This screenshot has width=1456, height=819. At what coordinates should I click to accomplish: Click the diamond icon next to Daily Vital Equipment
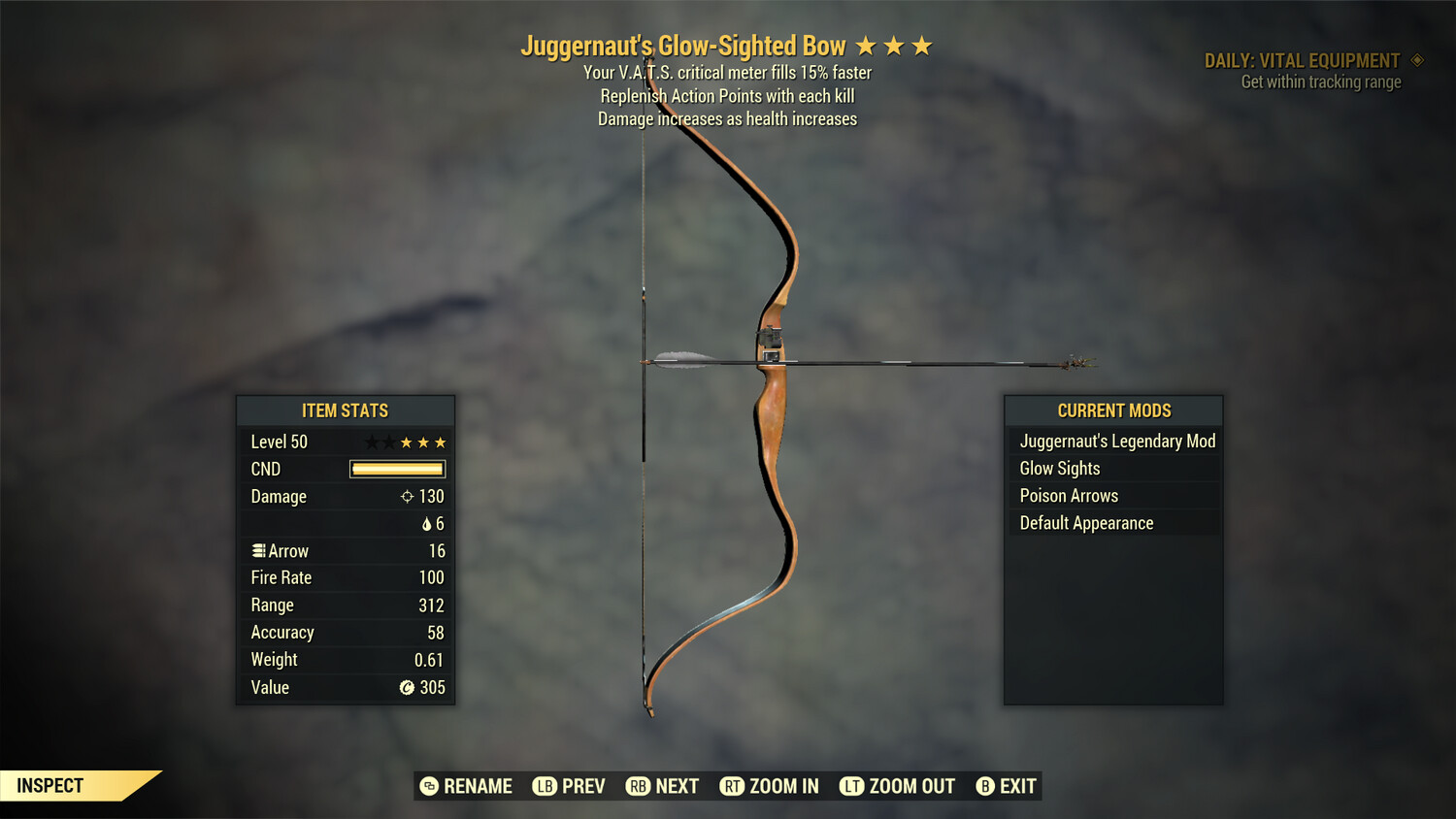click(1418, 59)
